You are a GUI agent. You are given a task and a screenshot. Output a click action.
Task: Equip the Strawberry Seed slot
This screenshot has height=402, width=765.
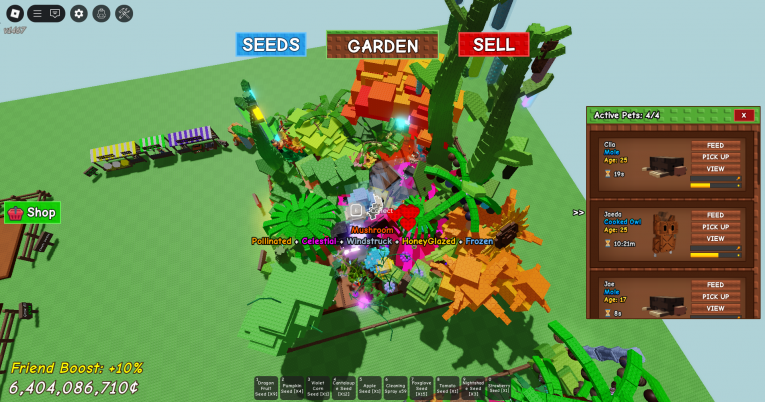[499, 388]
